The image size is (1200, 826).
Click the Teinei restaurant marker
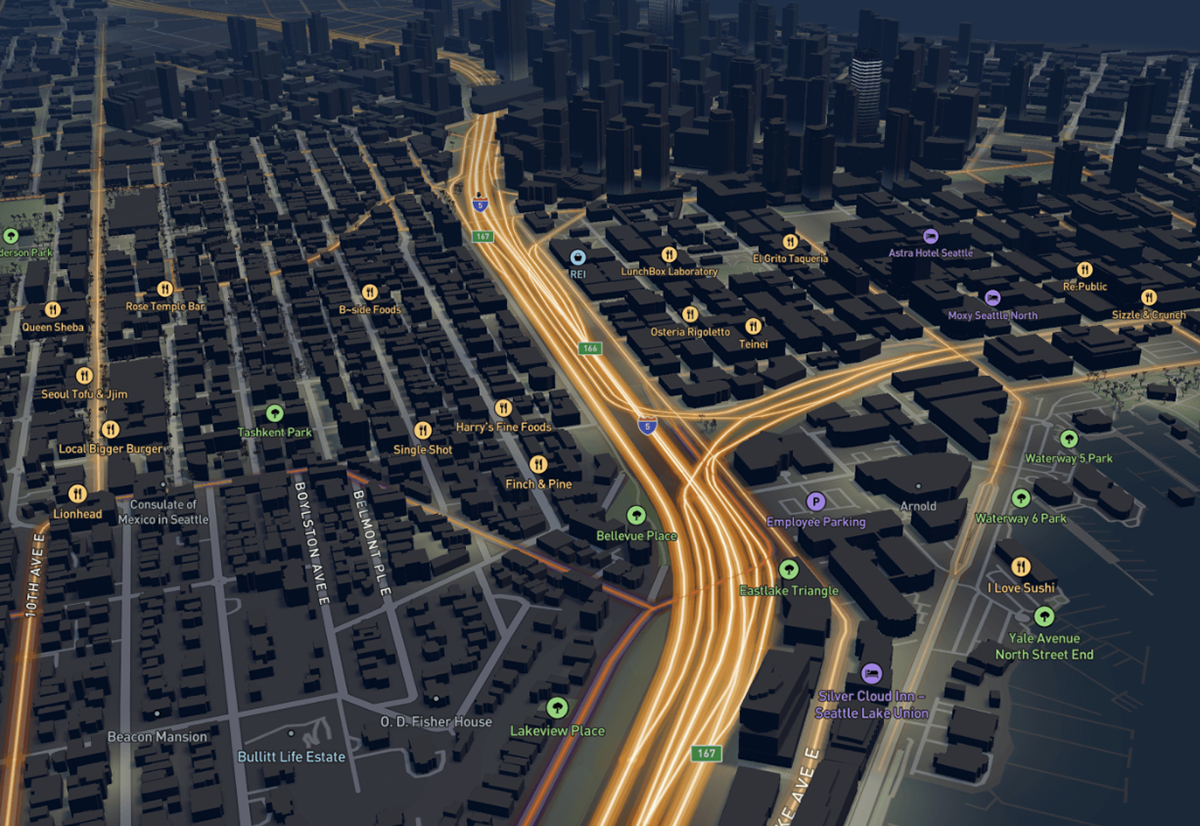[753, 326]
